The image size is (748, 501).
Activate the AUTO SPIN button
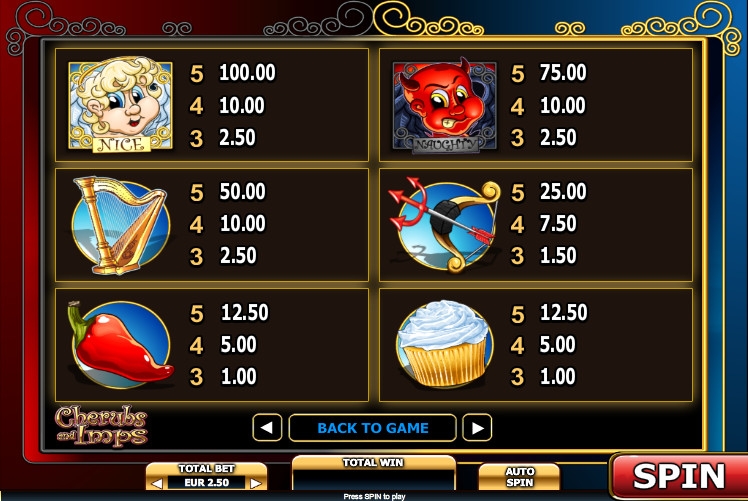point(519,477)
